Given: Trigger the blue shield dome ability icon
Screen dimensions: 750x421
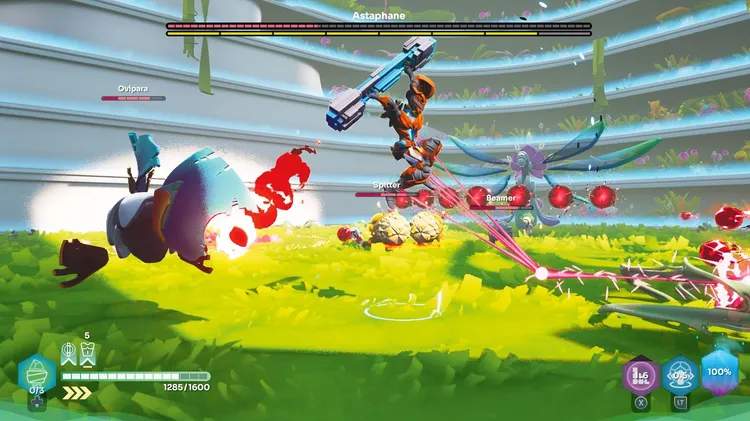Looking at the screenshot, I should (x=681, y=375).
